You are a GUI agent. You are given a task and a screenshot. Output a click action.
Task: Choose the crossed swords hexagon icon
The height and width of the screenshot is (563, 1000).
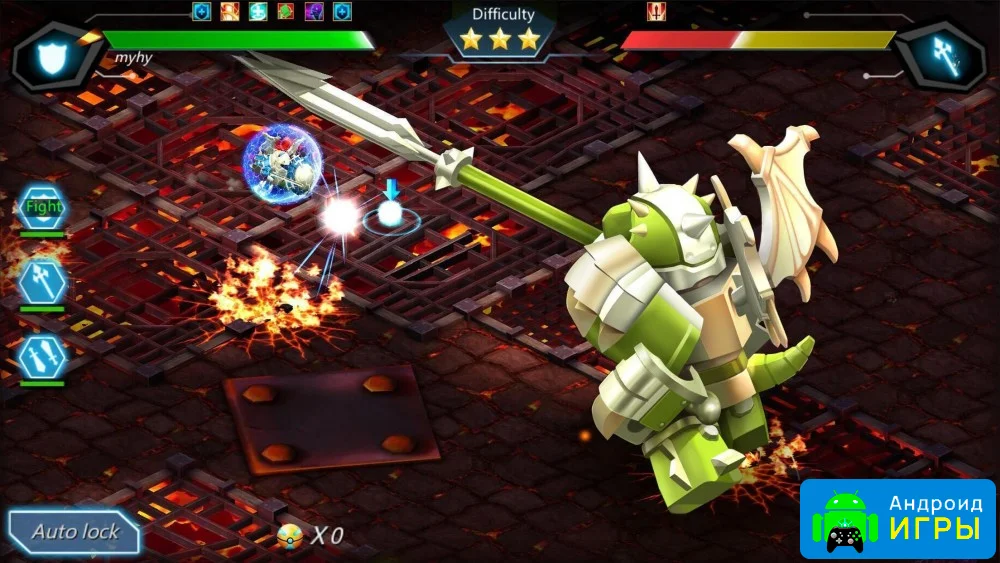point(43,356)
